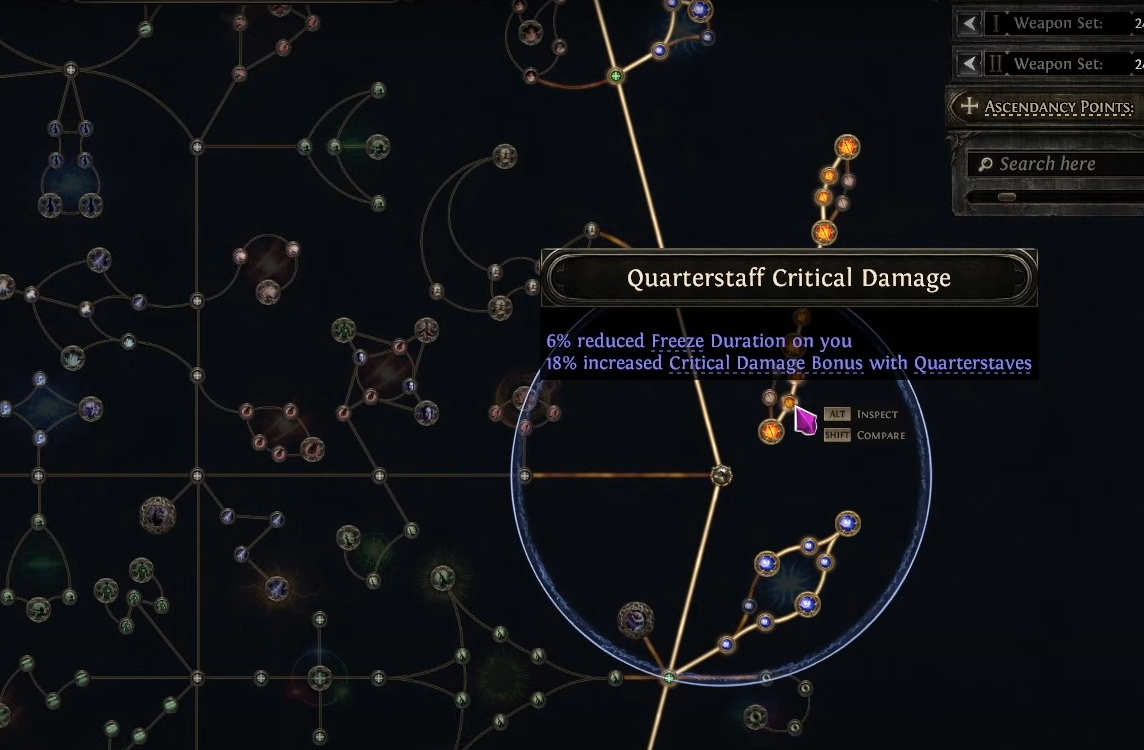1144x750 pixels.
Task: Open the Ascendancy Points panel
Action: [x=1045, y=106]
